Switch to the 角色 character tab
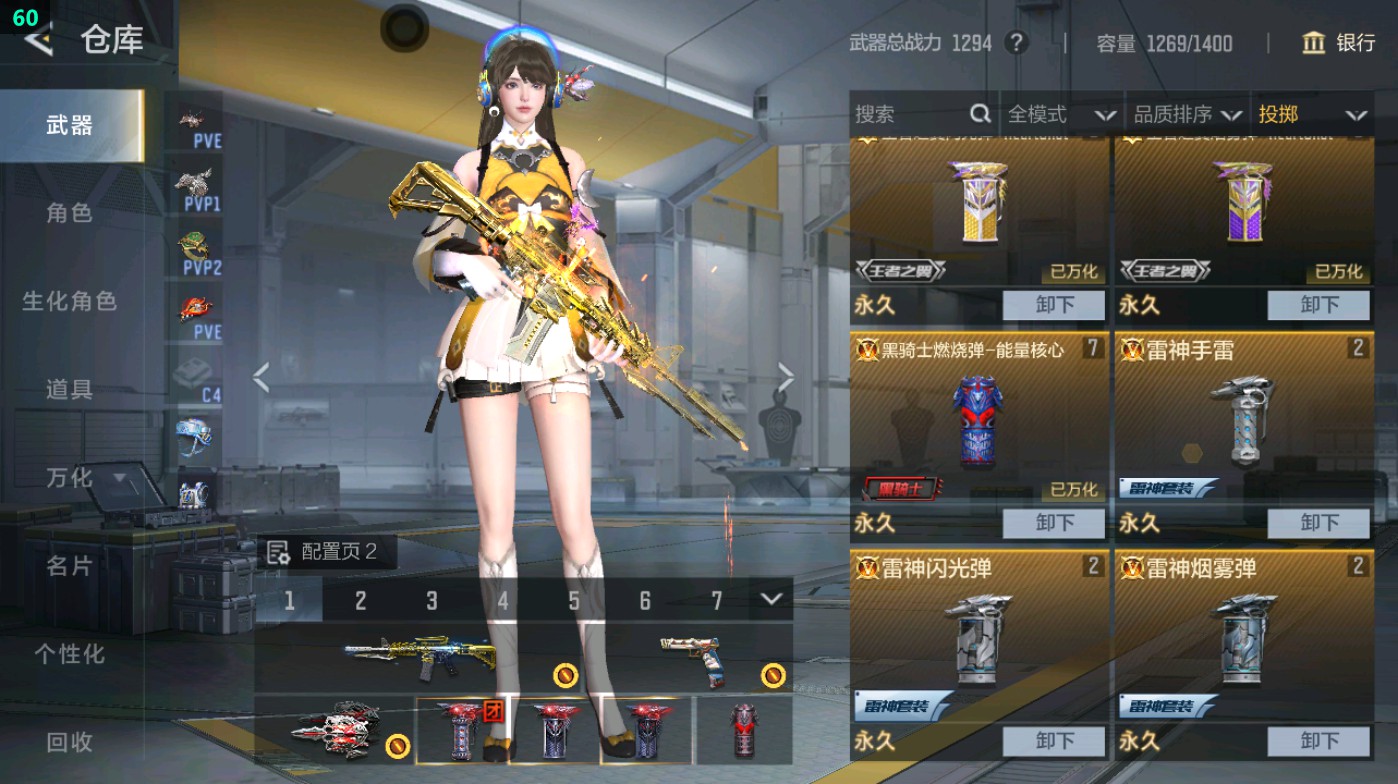The image size is (1398, 784). click(70, 213)
